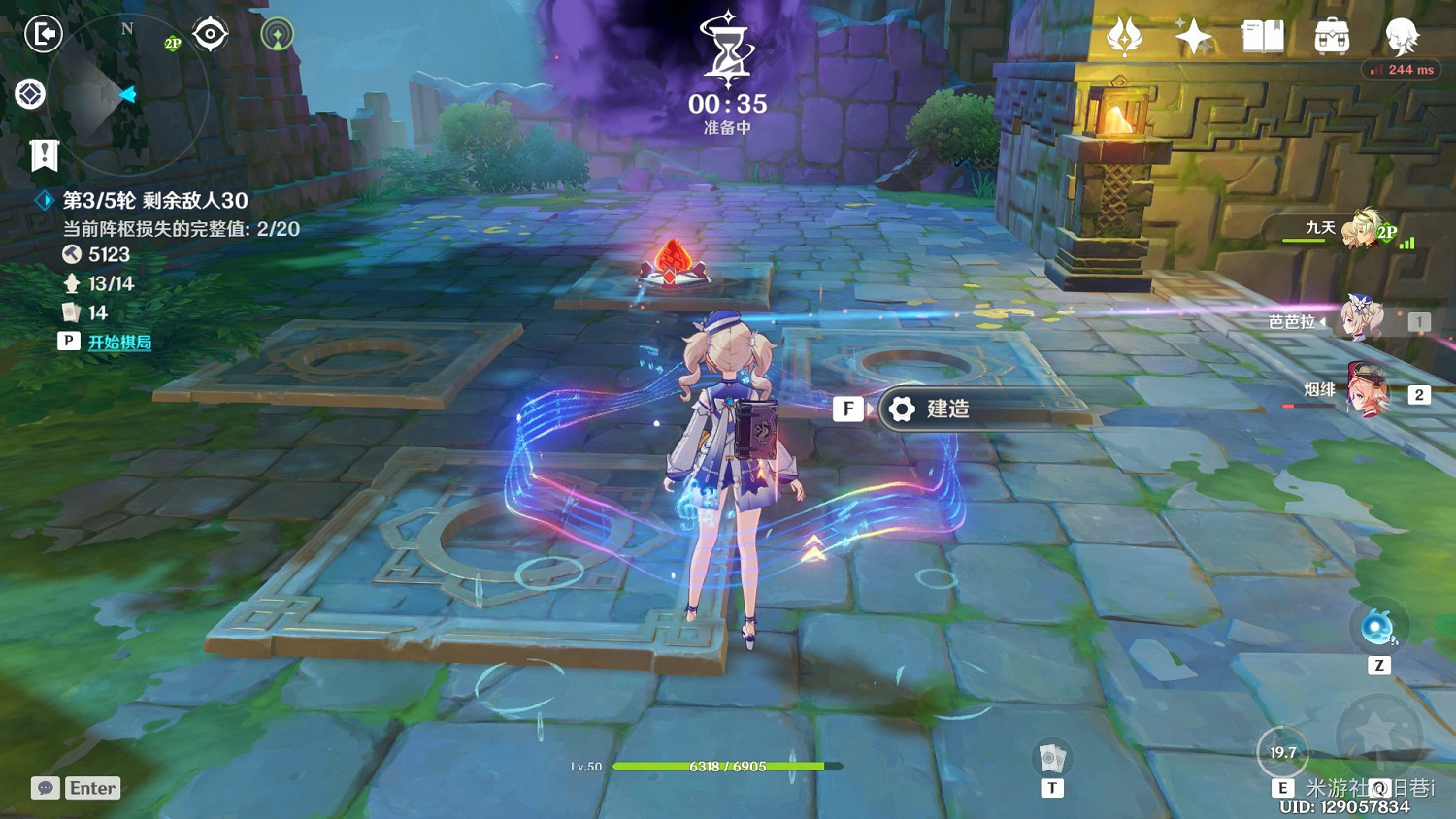
Task: Open the card deck icon above T
Action: pyautogui.click(x=1052, y=756)
